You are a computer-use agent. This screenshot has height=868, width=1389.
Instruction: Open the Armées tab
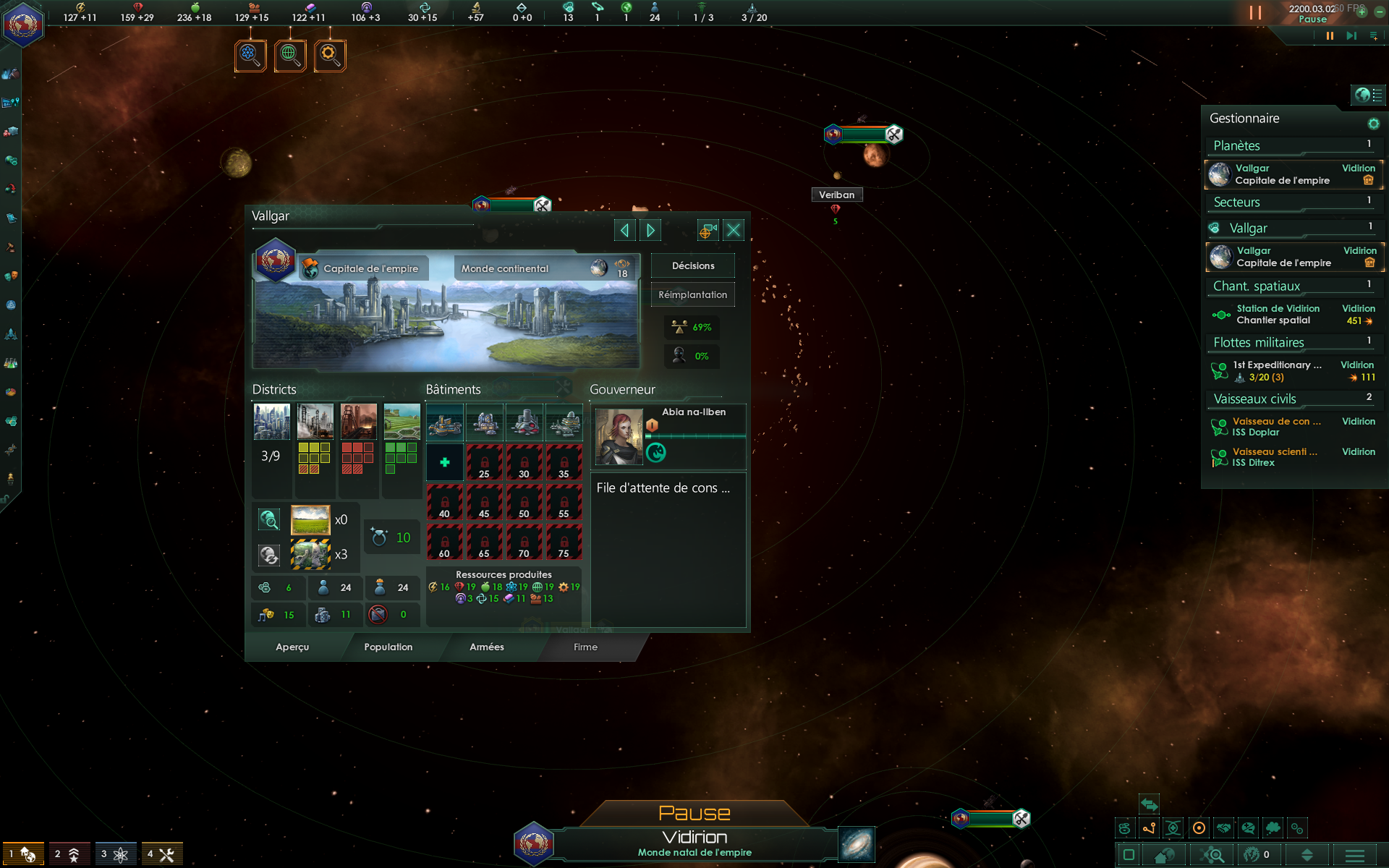click(487, 647)
